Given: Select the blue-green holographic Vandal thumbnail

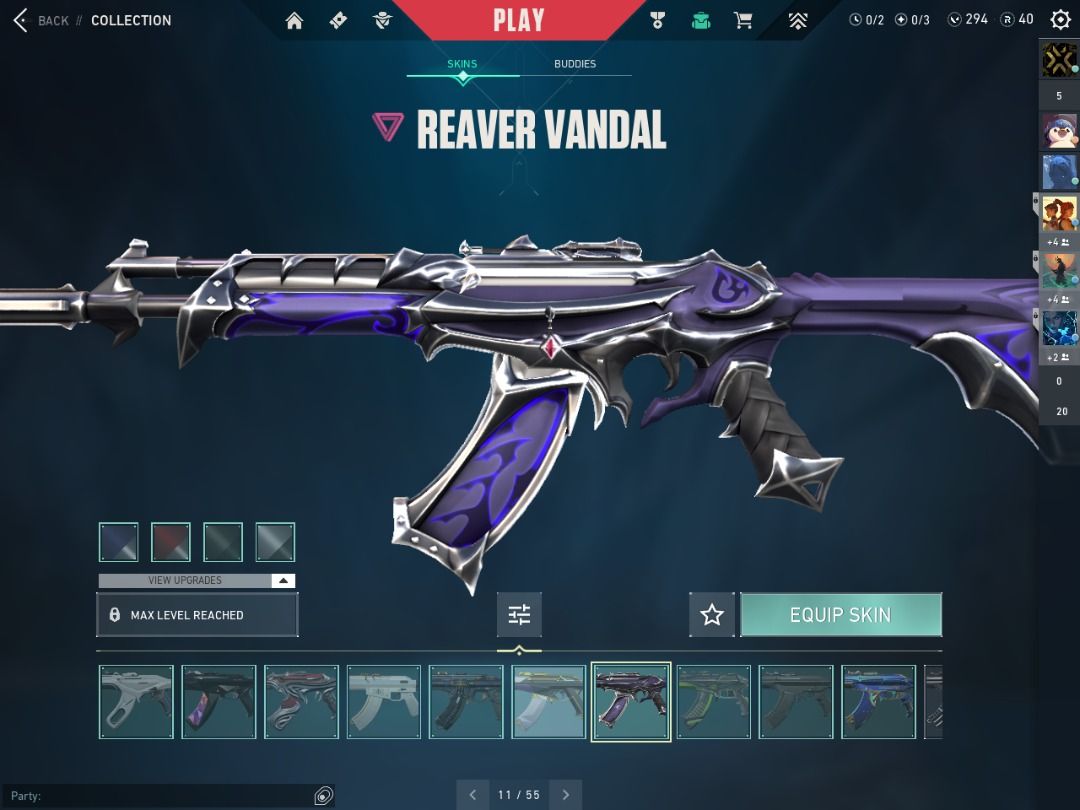Looking at the screenshot, I should [878, 702].
